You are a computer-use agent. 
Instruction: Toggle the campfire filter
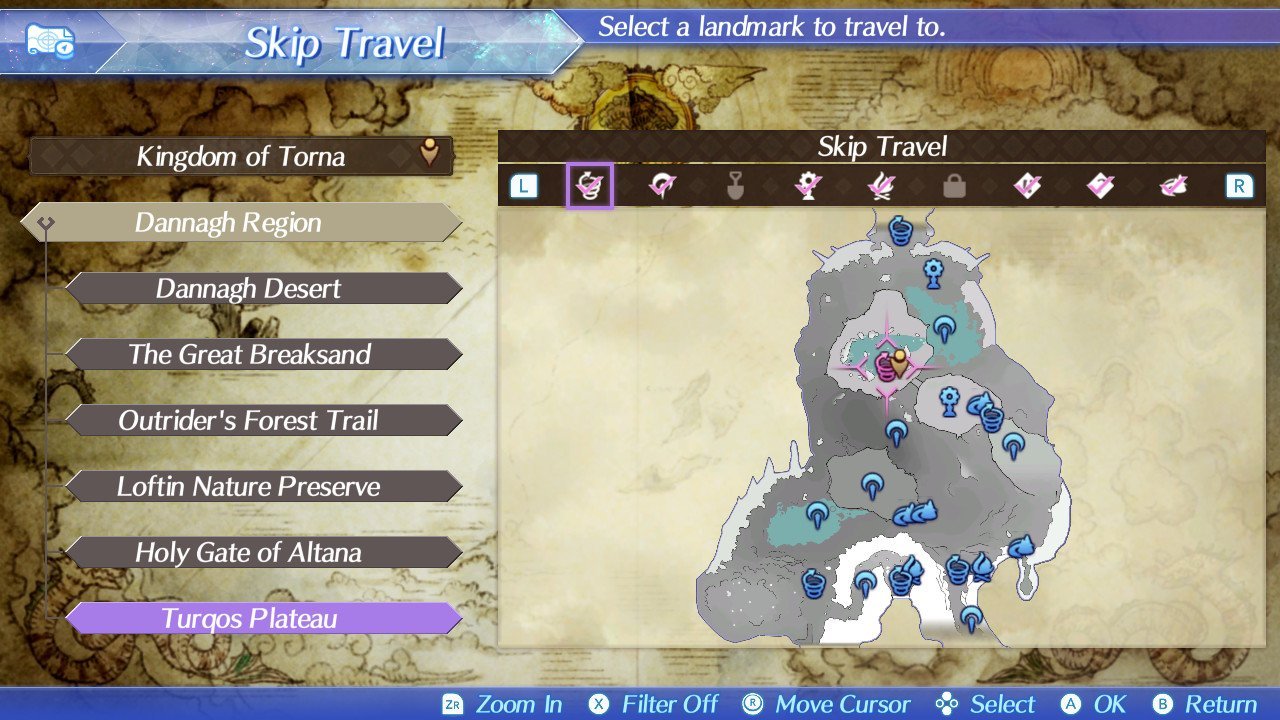[x=881, y=186]
